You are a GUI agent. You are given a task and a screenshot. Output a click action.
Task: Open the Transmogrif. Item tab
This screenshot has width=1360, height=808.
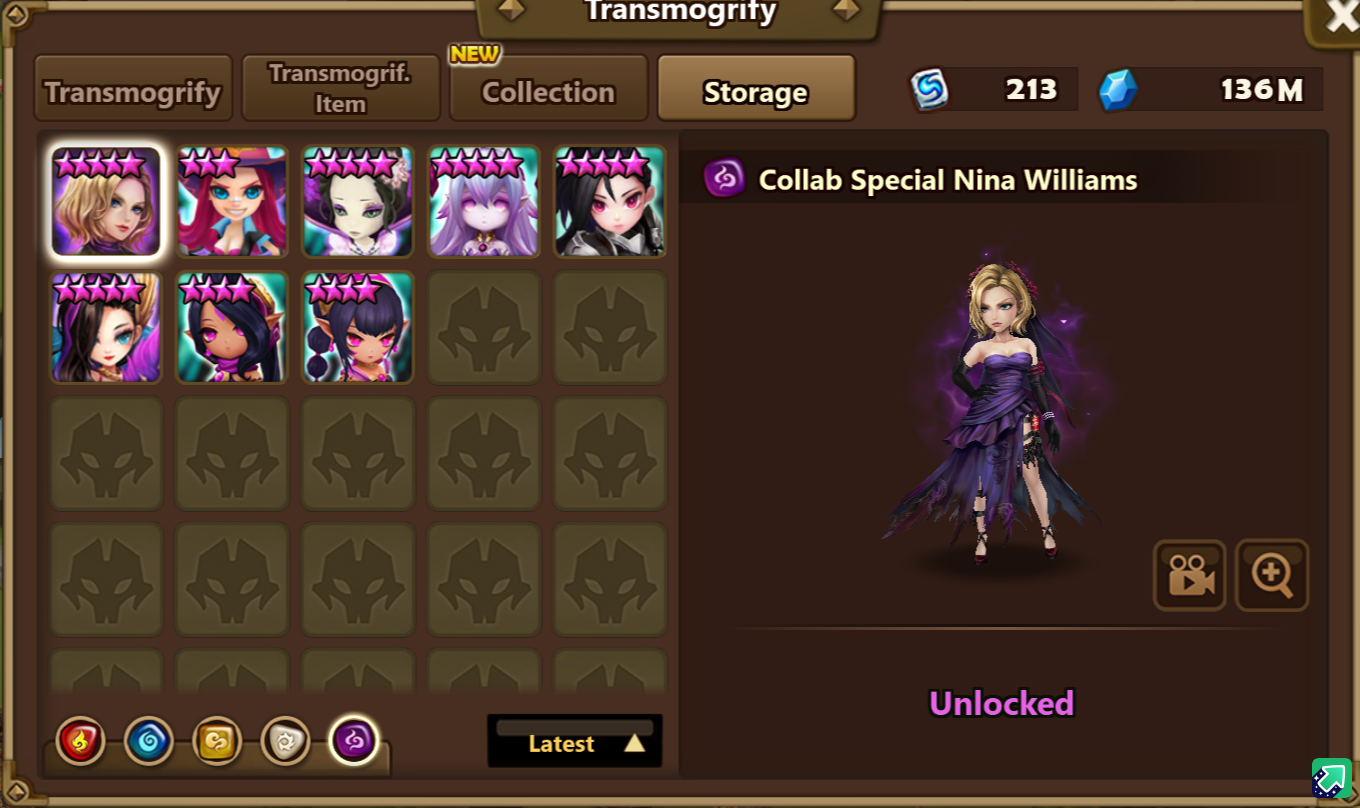(x=341, y=89)
